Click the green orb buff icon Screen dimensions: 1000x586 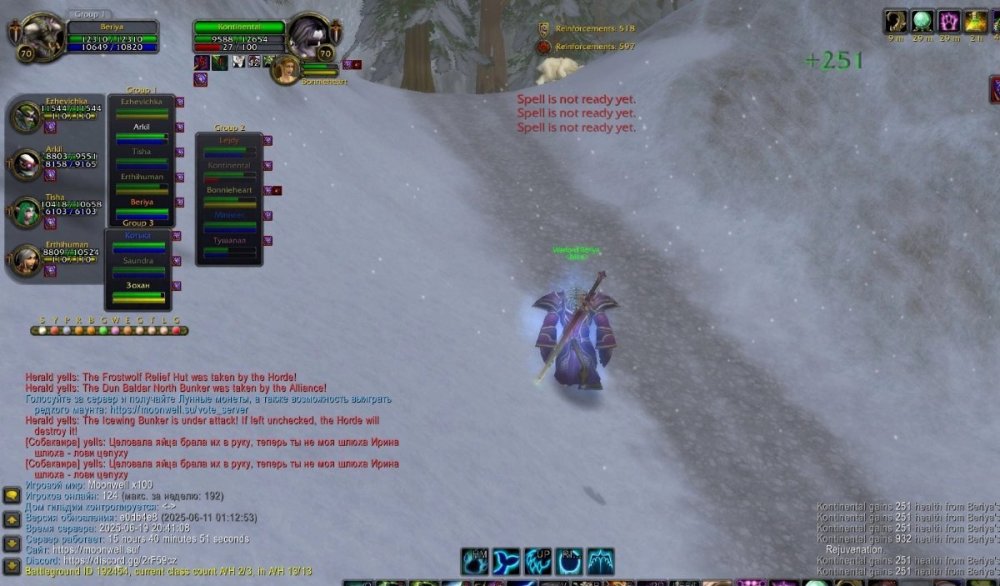pos(921,21)
